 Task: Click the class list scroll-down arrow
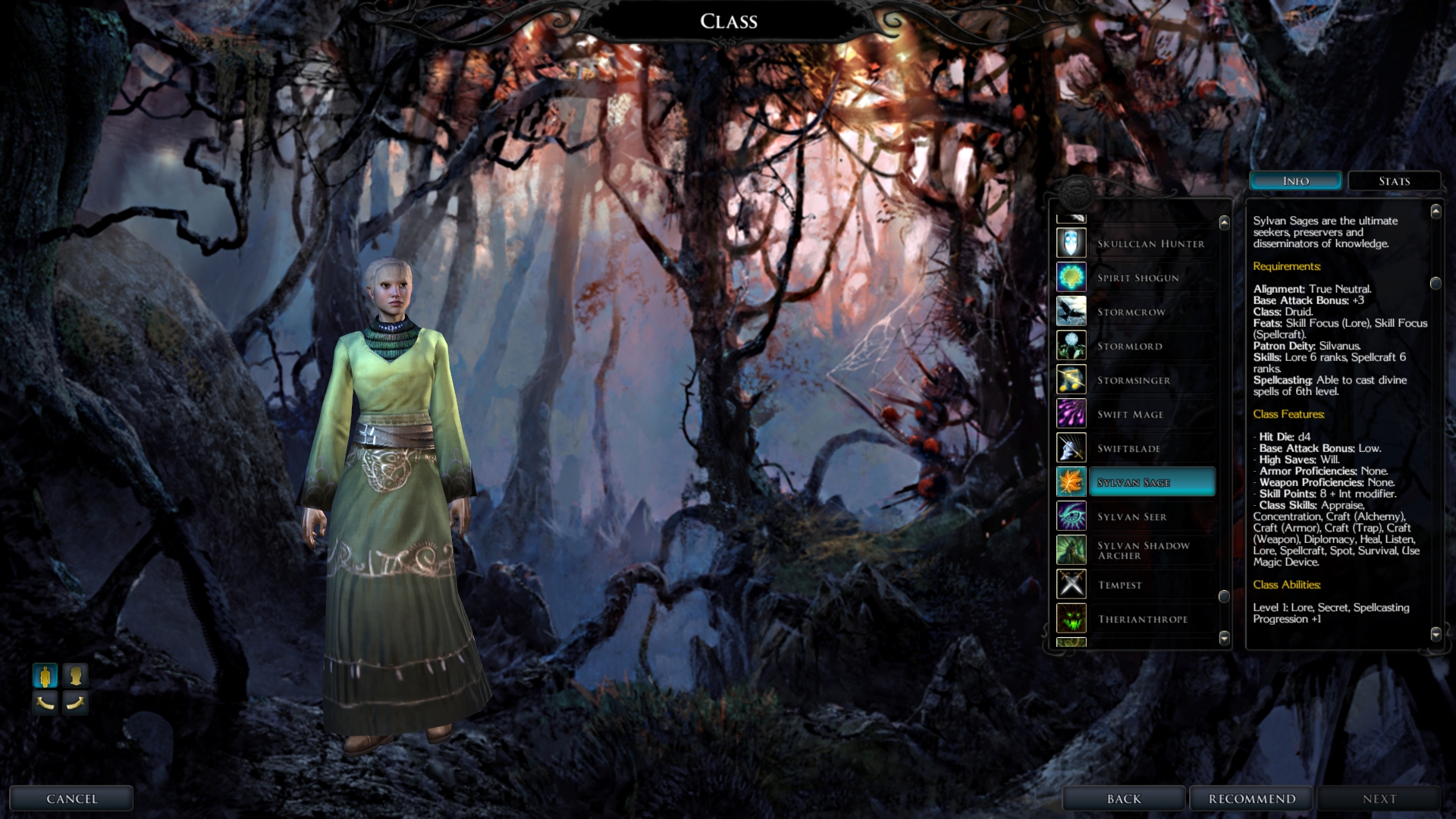pyautogui.click(x=1224, y=637)
